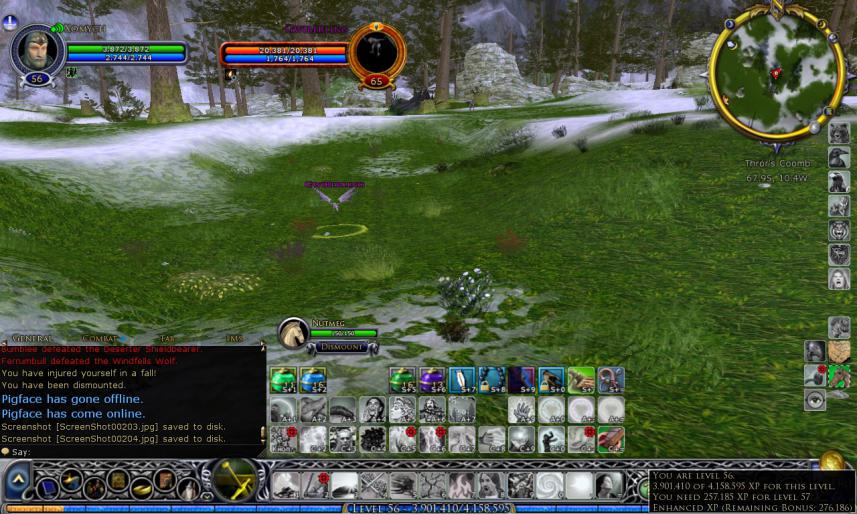Click the eye icon on the right
Screen dimensions: 857x514
pos(815,399)
